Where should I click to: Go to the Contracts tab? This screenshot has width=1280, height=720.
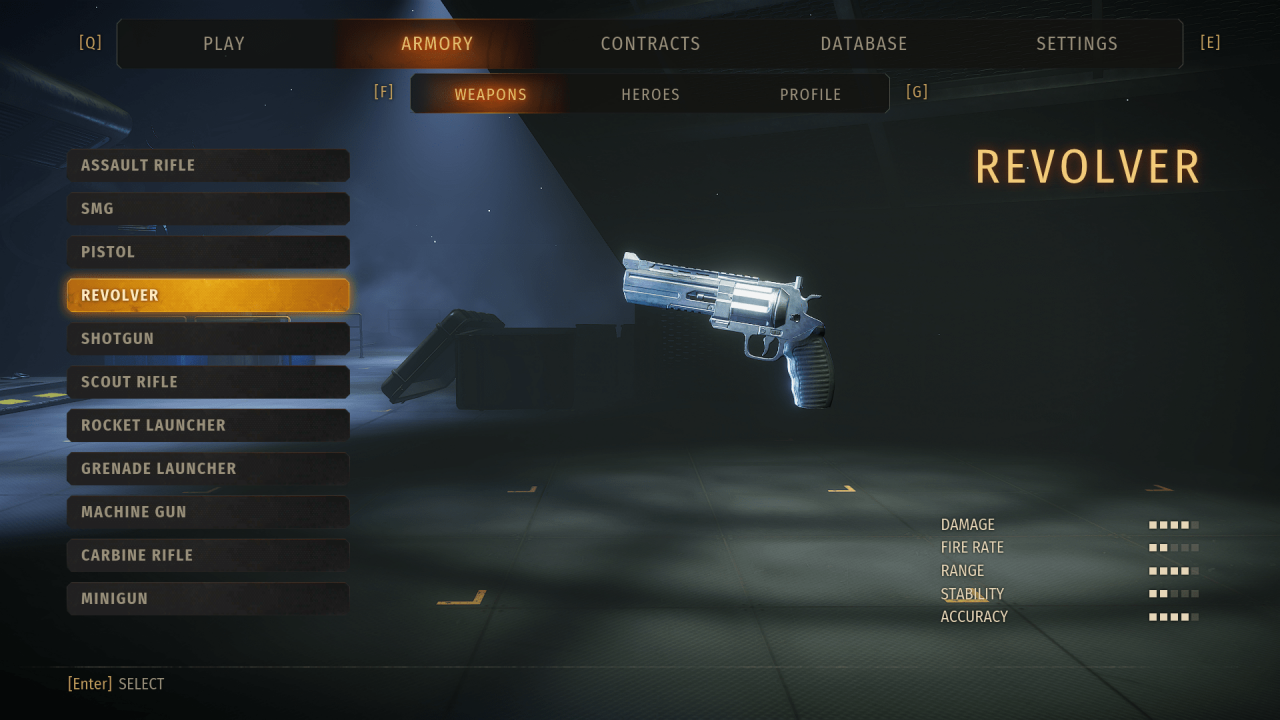pos(650,44)
